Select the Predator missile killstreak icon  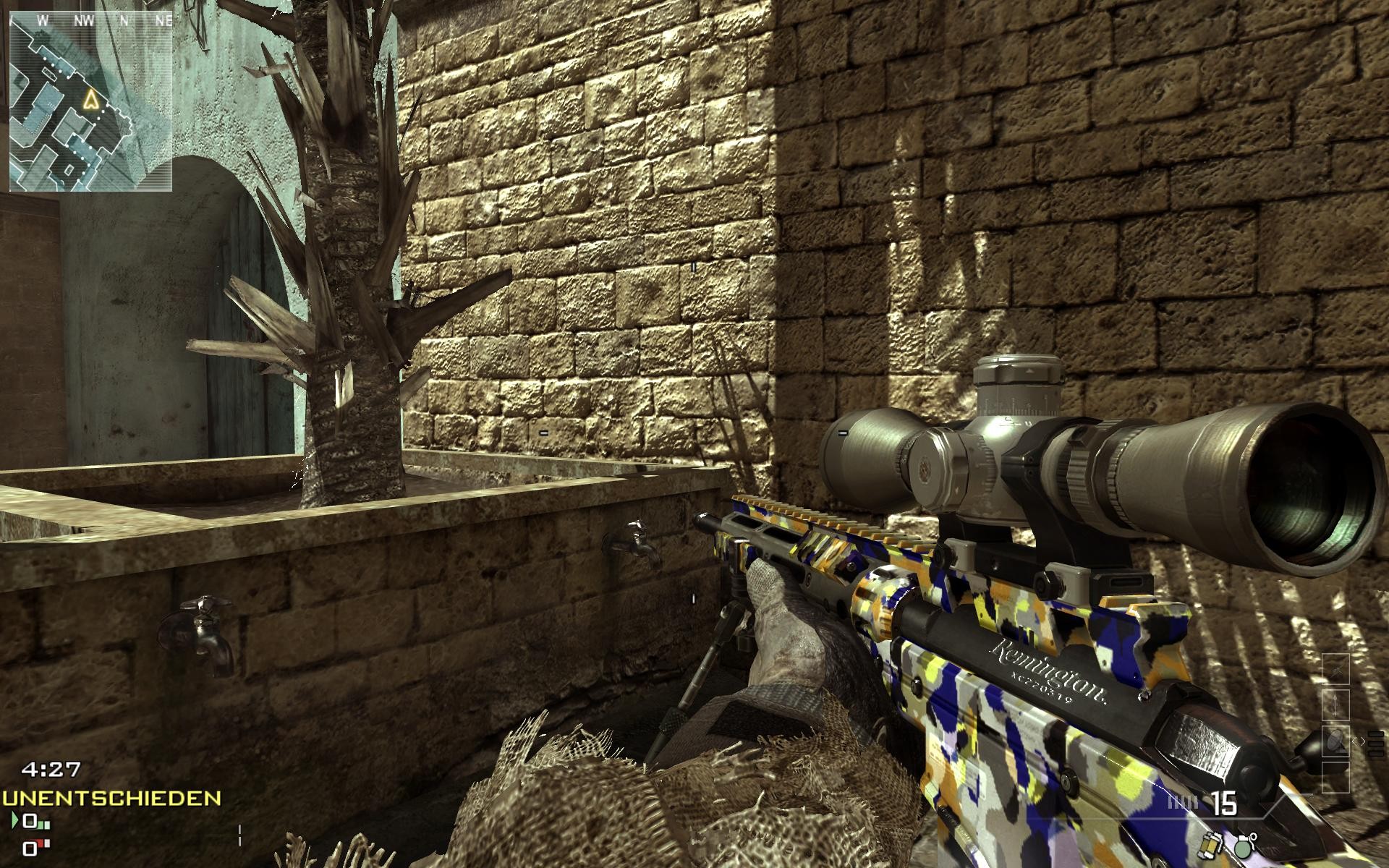(1336, 705)
